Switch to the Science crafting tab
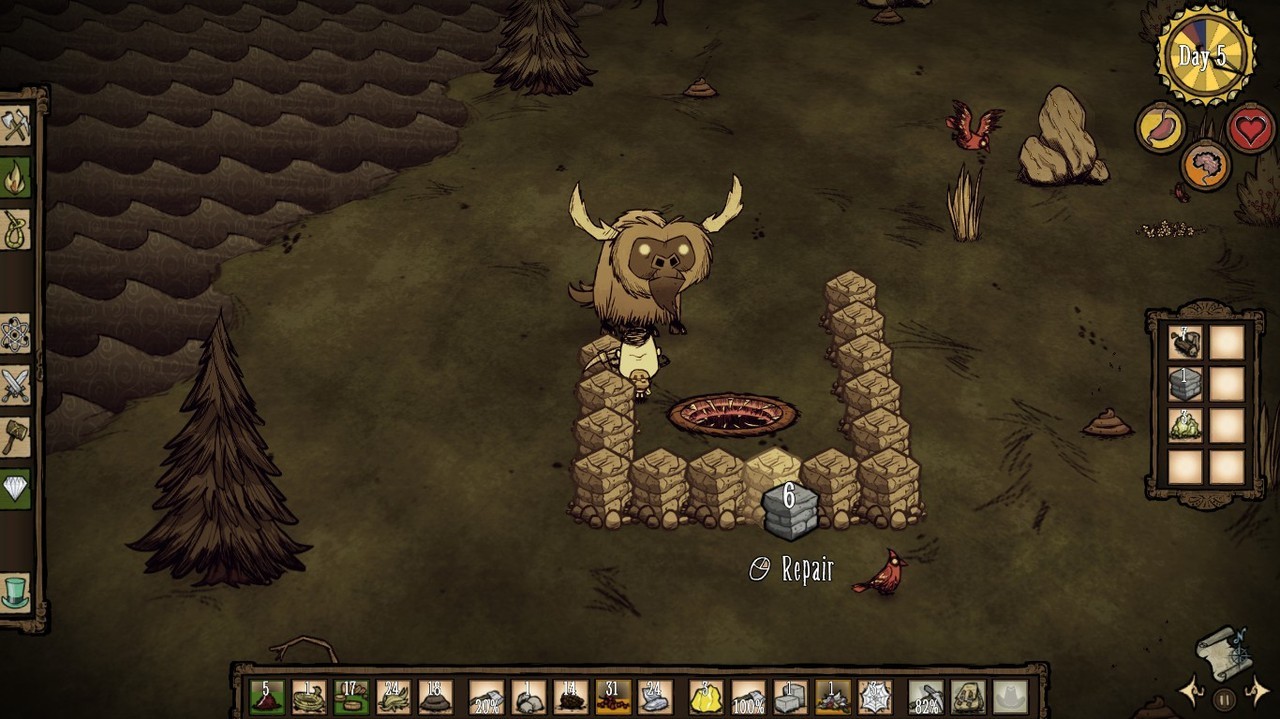 [x=16, y=334]
